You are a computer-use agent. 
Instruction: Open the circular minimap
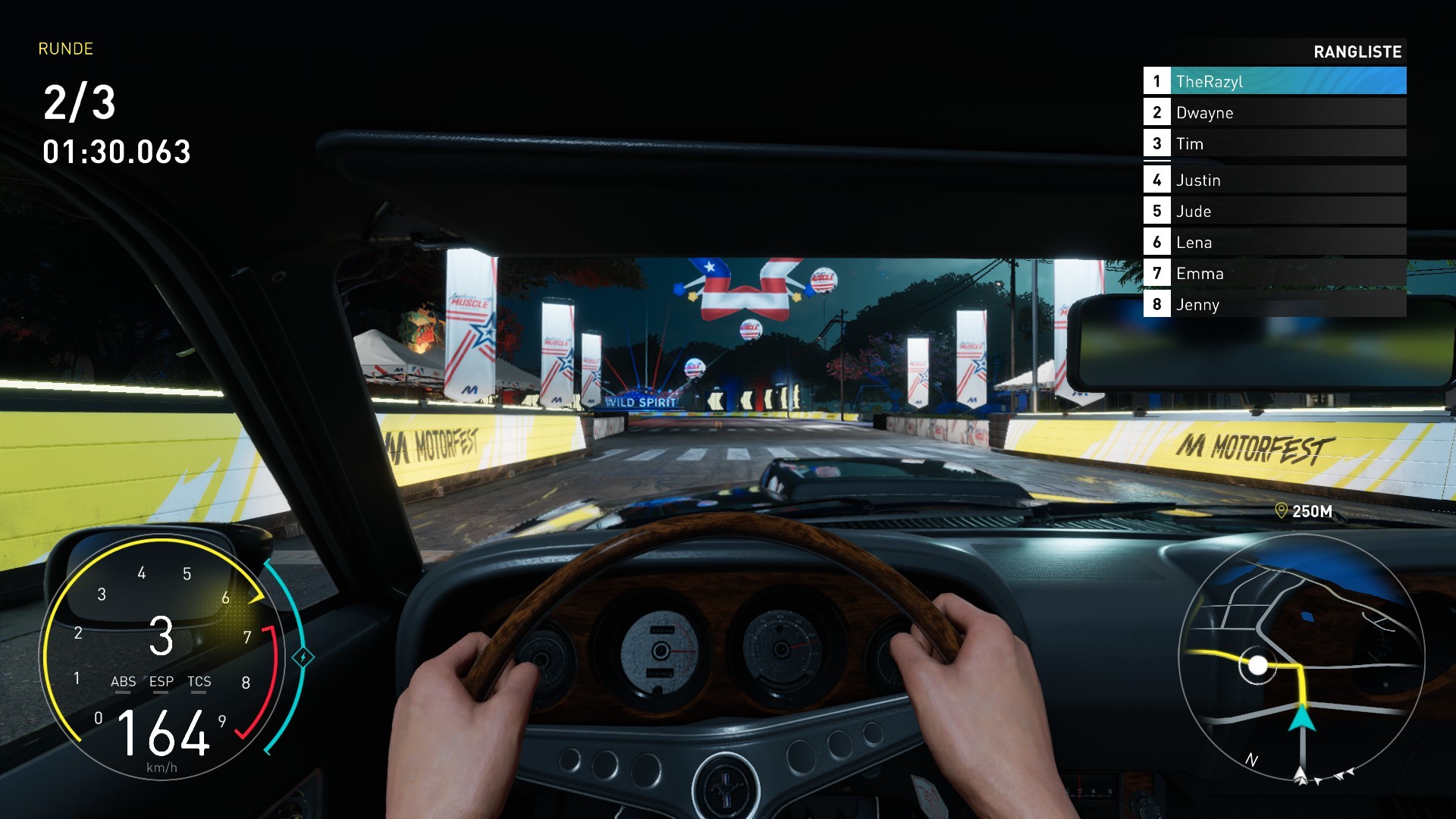click(1301, 657)
